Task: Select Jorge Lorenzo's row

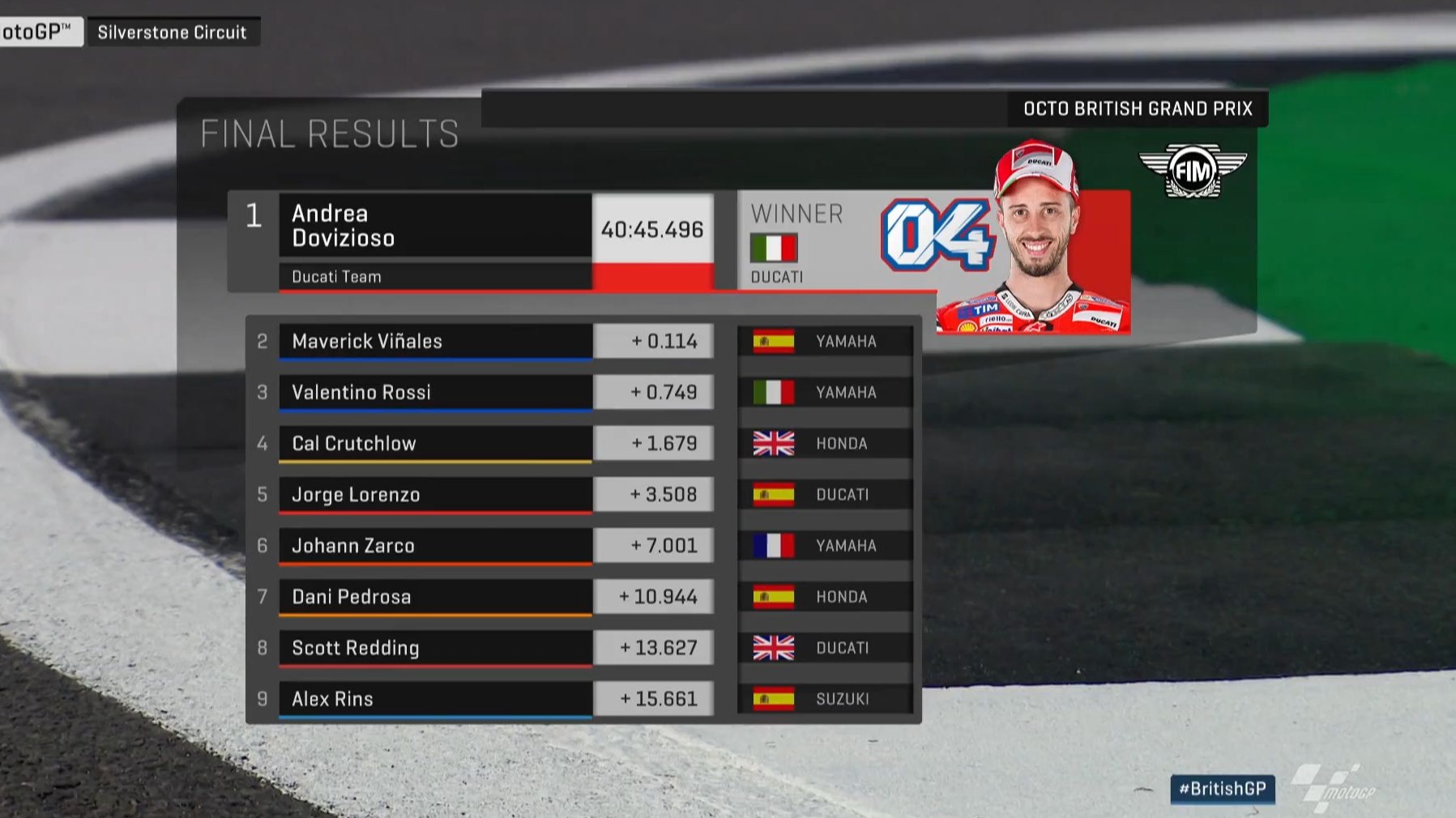Action: point(434,494)
